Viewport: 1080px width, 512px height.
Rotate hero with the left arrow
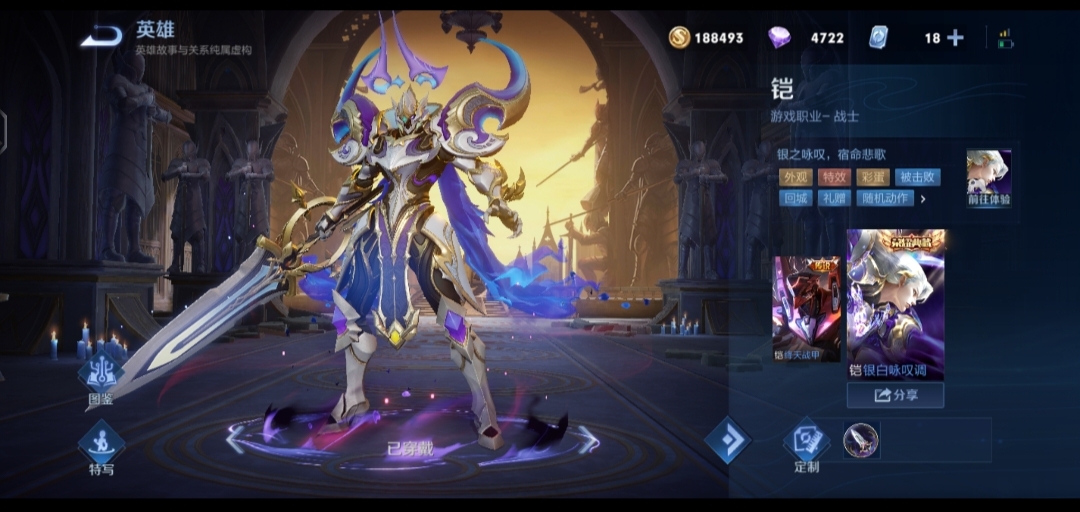pos(236,439)
